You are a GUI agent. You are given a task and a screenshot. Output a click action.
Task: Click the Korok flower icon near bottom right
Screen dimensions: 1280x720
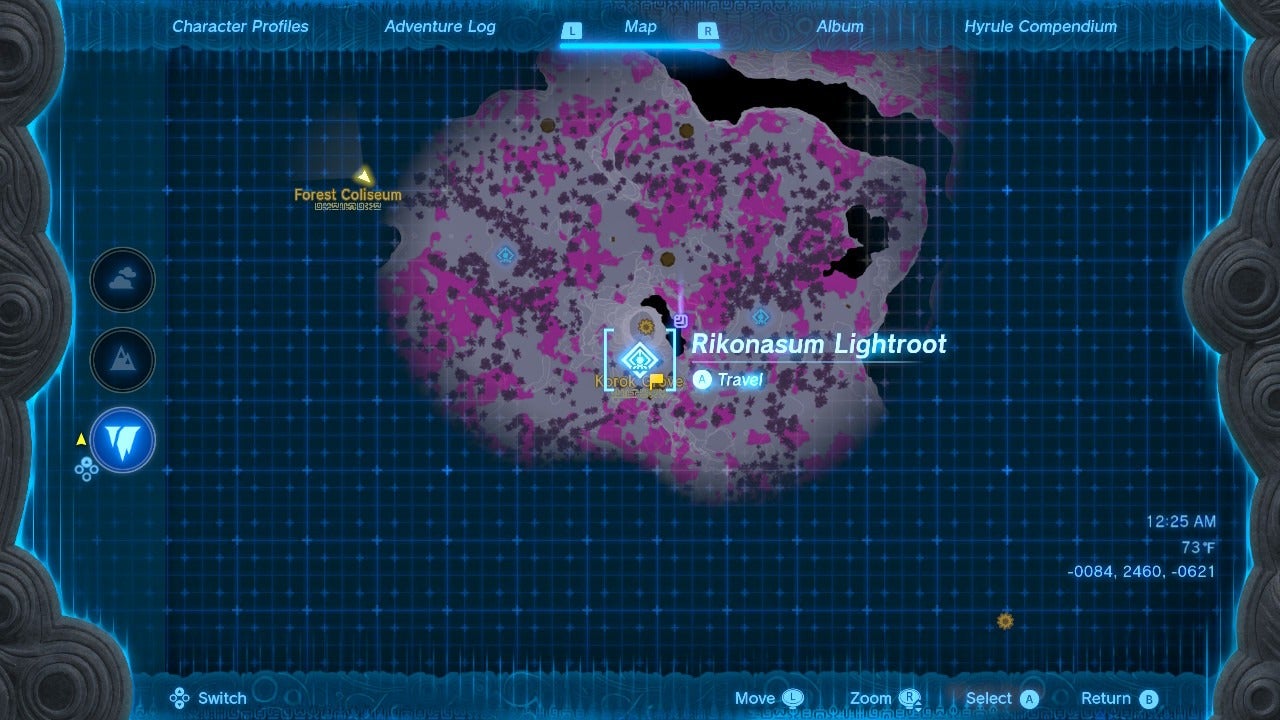click(1004, 621)
